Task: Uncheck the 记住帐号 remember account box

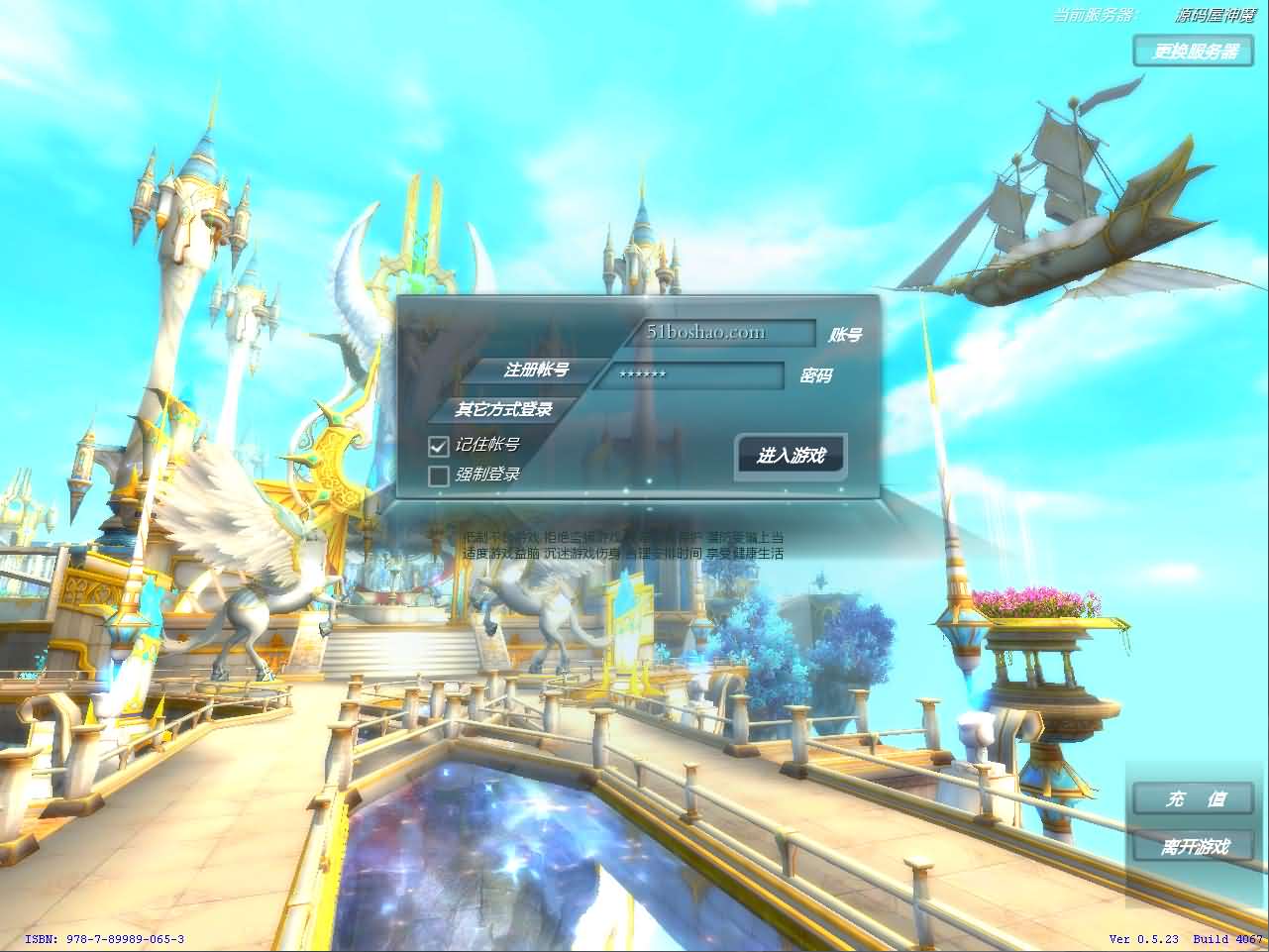Action: (438, 447)
